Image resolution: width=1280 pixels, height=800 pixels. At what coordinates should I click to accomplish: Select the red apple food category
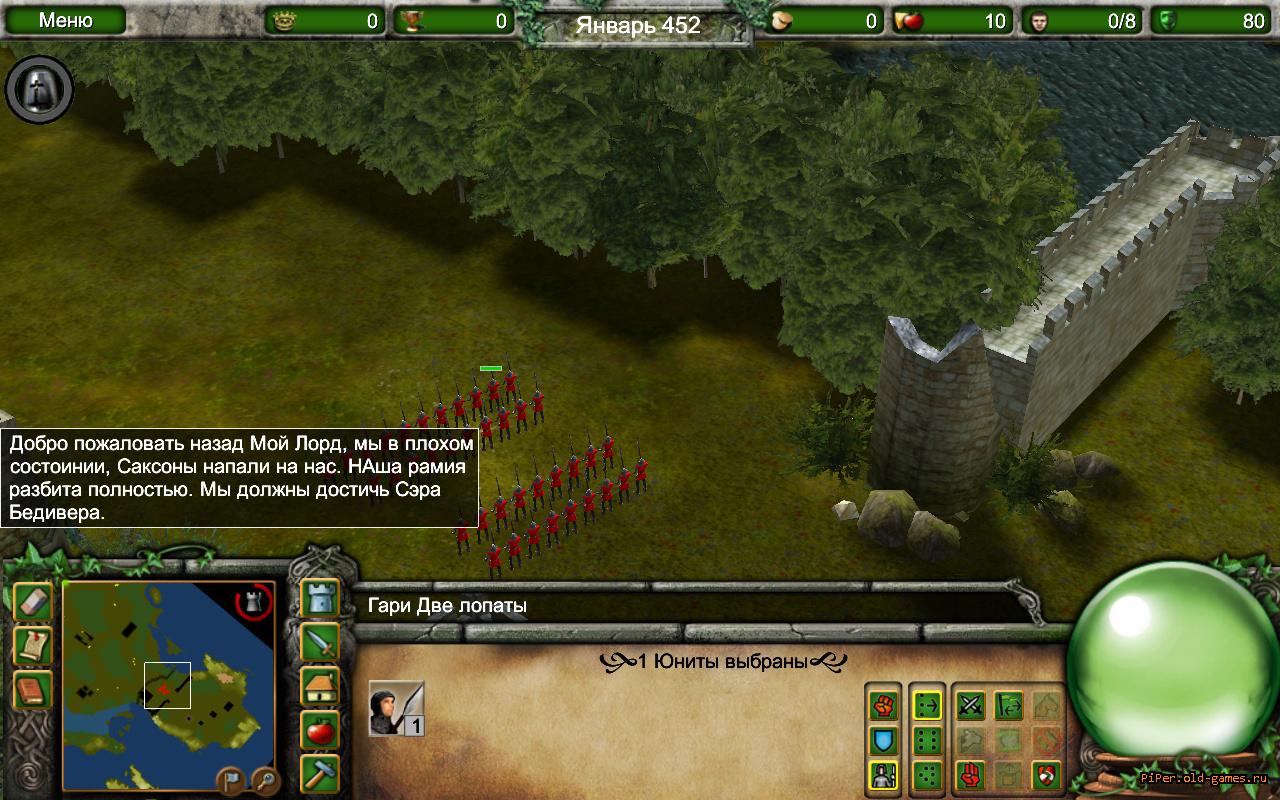tap(320, 730)
